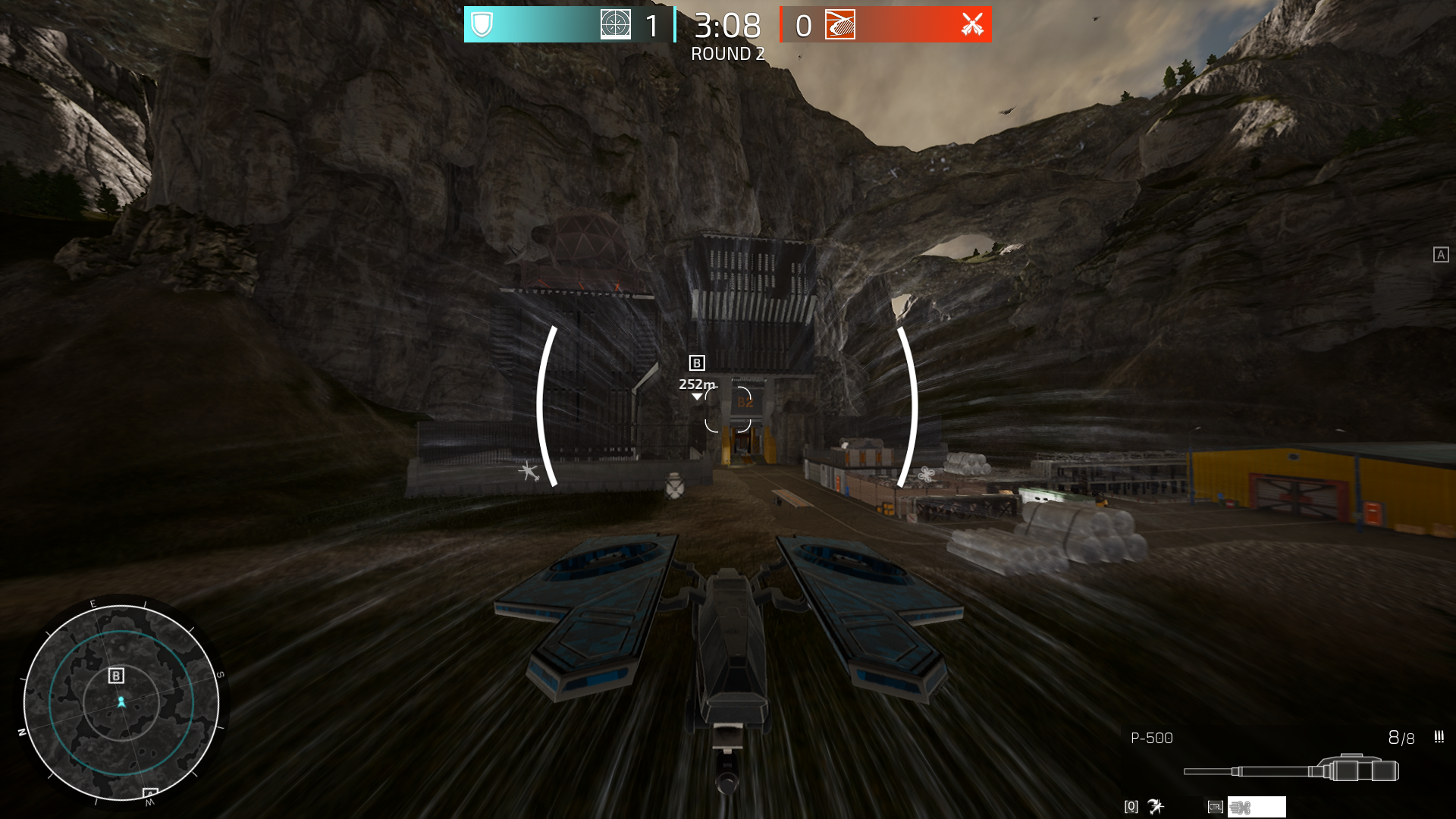Click the orange team crossed-missiles attacker icon

[x=972, y=24]
